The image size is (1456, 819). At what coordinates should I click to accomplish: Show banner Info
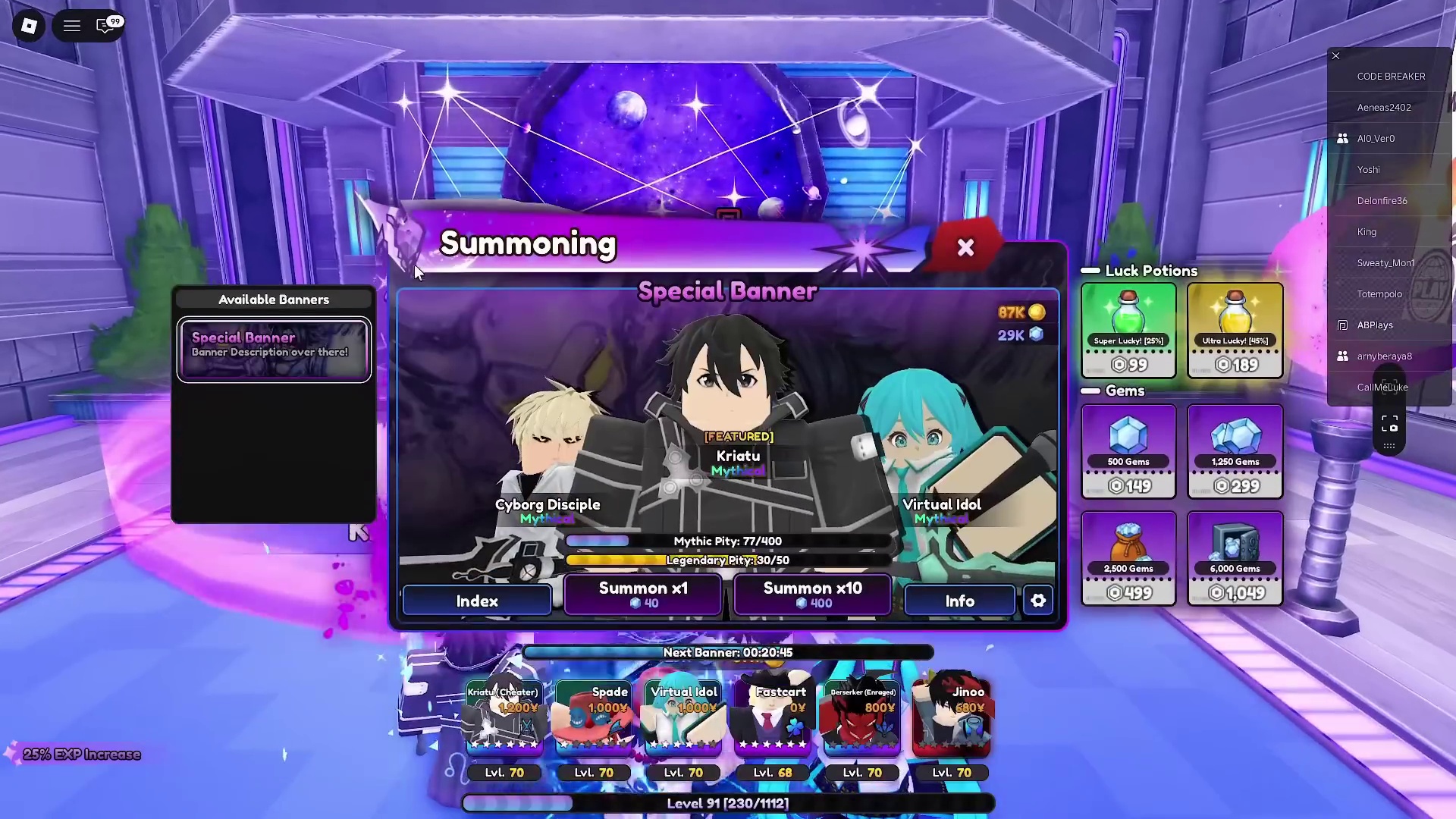[959, 601]
